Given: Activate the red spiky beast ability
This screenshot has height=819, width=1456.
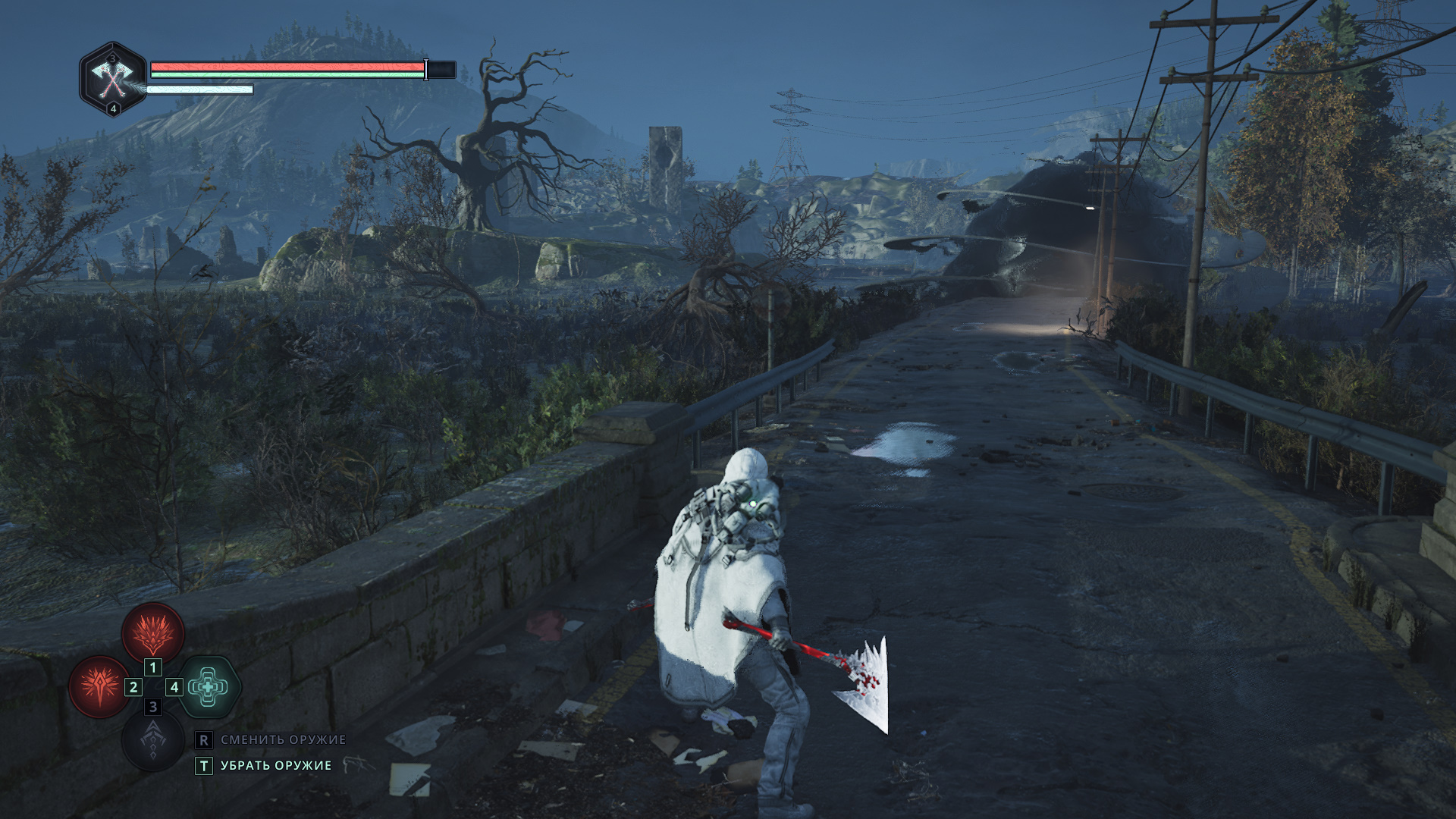Looking at the screenshot, I should 153,632.
